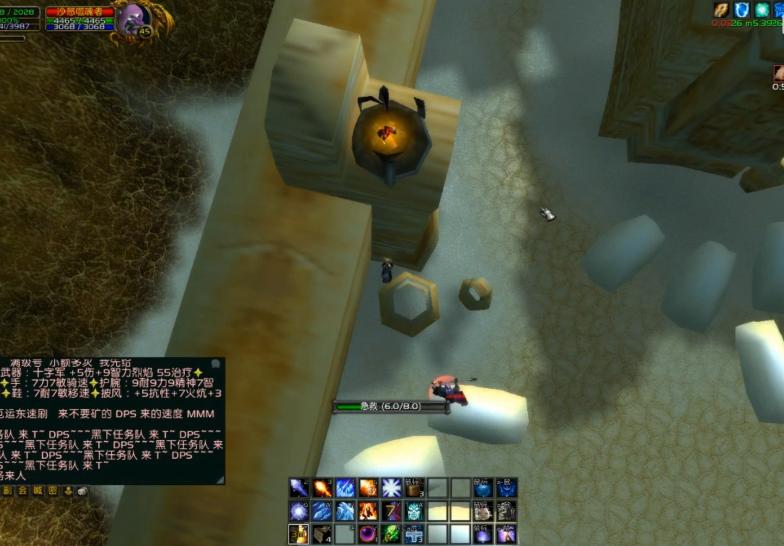Activate the flaming figure fire spell icon
This screenshot has width=784, height=546.
pyautogui.click(x=368, y=511)
